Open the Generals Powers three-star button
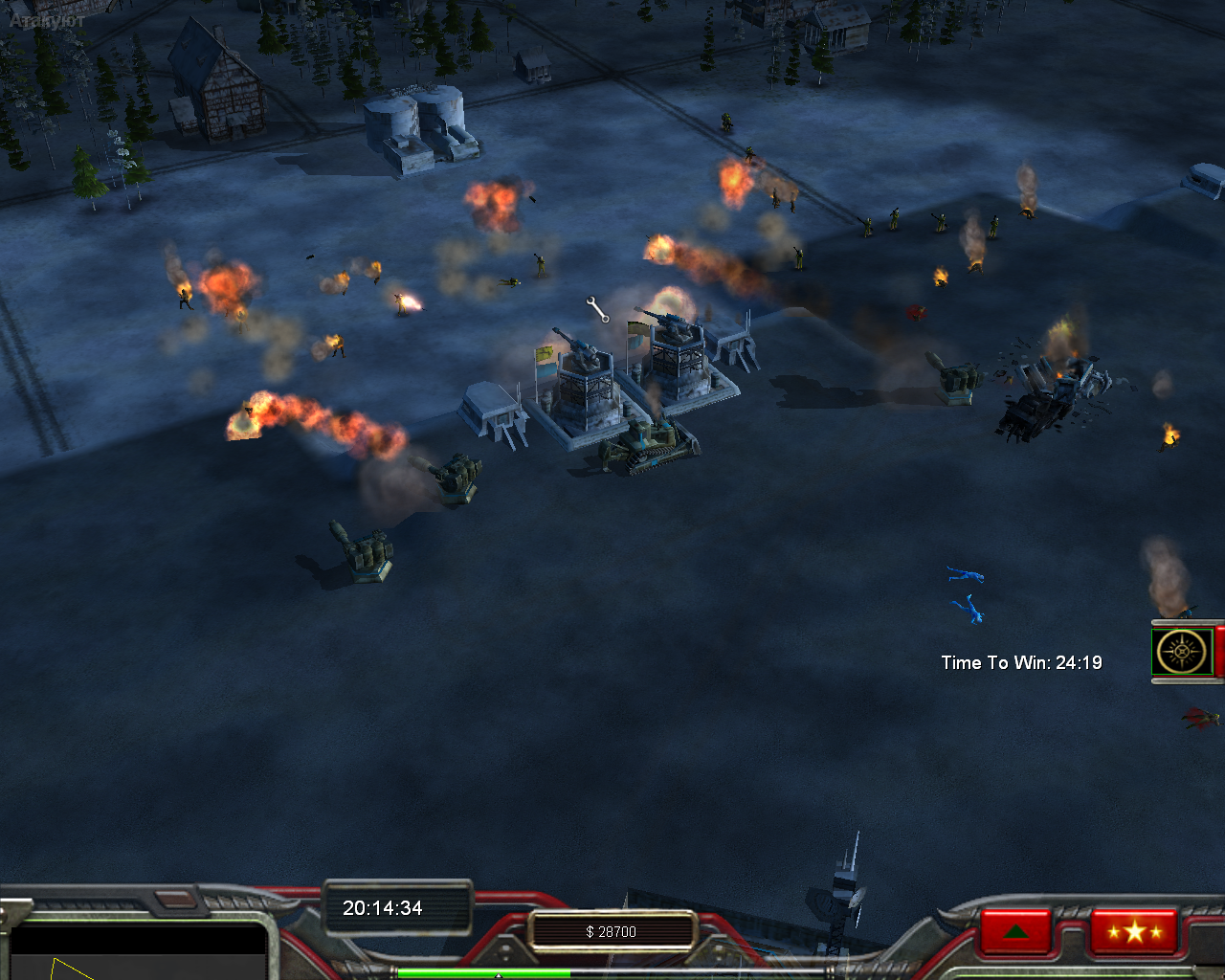The image size is (1225, 980). (x=1134, y=930)
